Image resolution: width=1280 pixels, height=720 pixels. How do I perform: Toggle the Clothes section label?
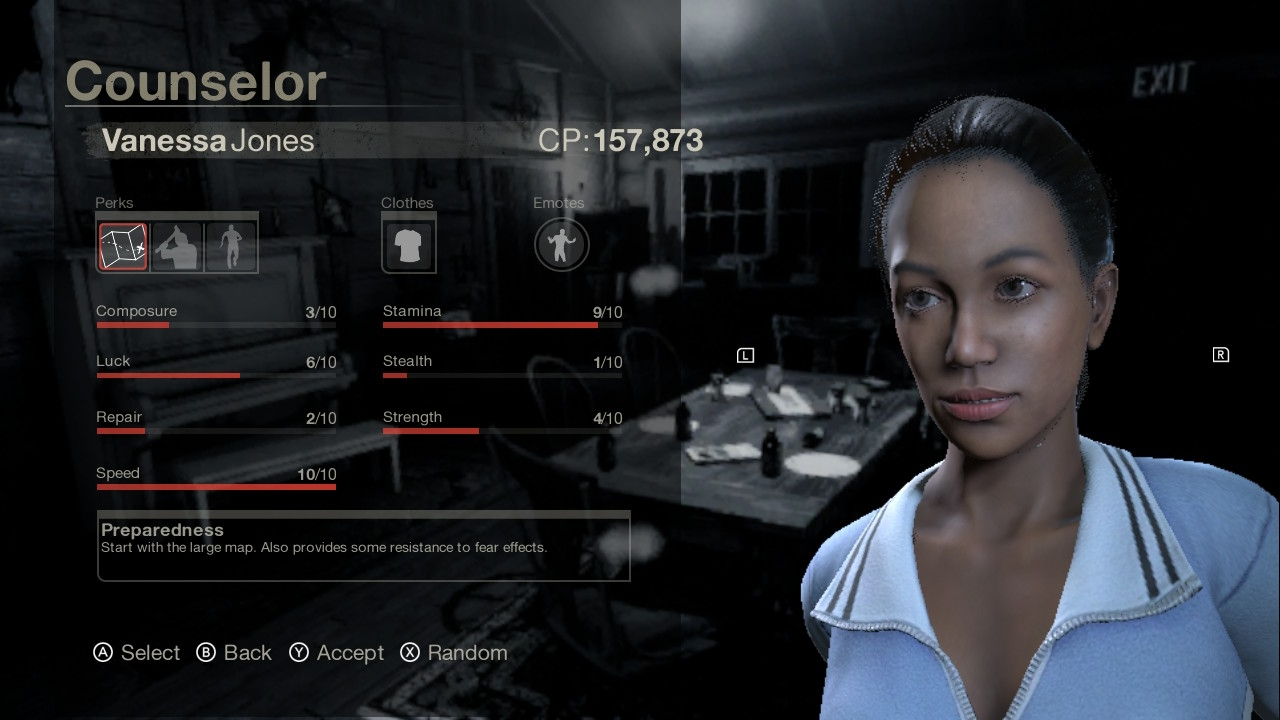click(x=407, y=203)
